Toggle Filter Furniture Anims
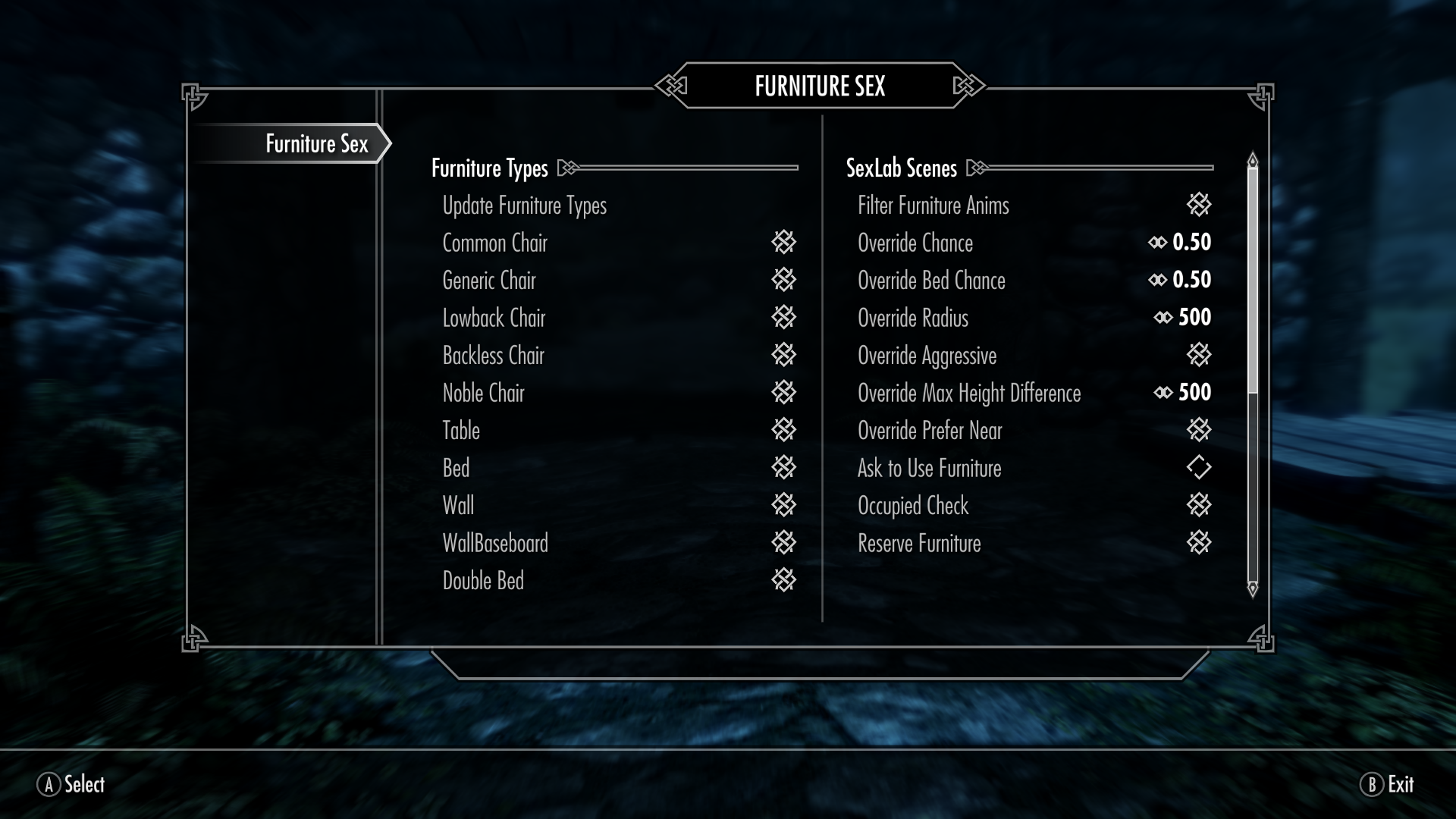1456x819 pixels. click(1198, 205)
